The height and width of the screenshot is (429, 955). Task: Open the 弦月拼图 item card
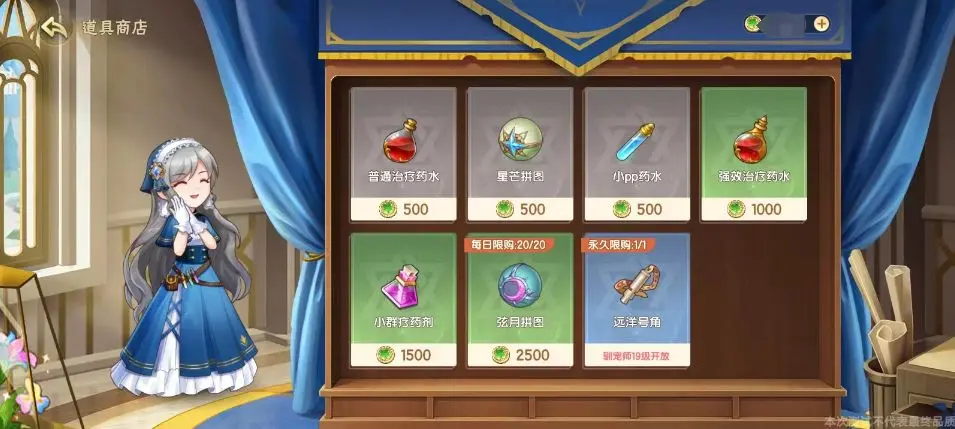point(520,300)
